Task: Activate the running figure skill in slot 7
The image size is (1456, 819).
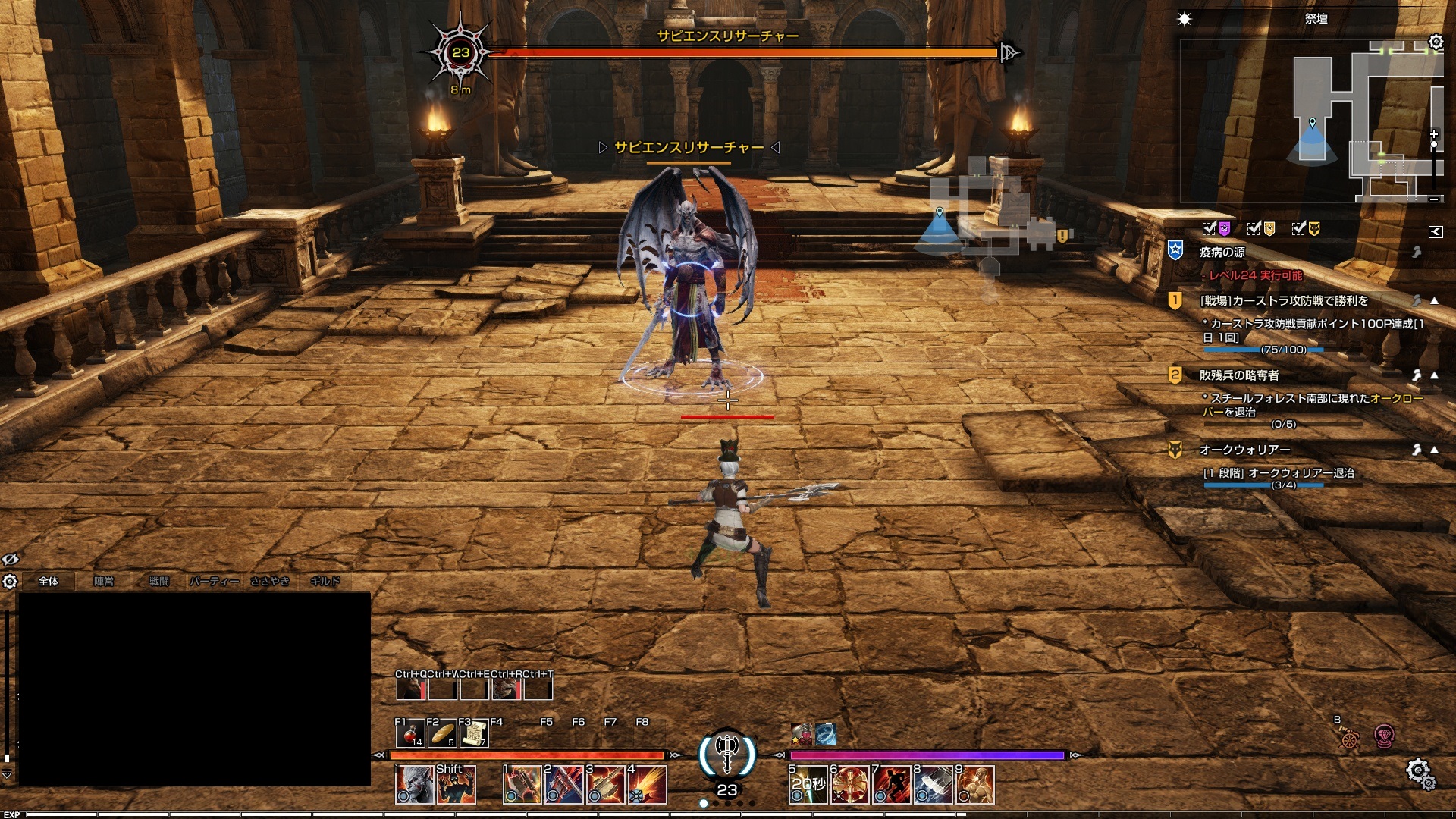Action: pyautogui.click(x=892, y=785)
